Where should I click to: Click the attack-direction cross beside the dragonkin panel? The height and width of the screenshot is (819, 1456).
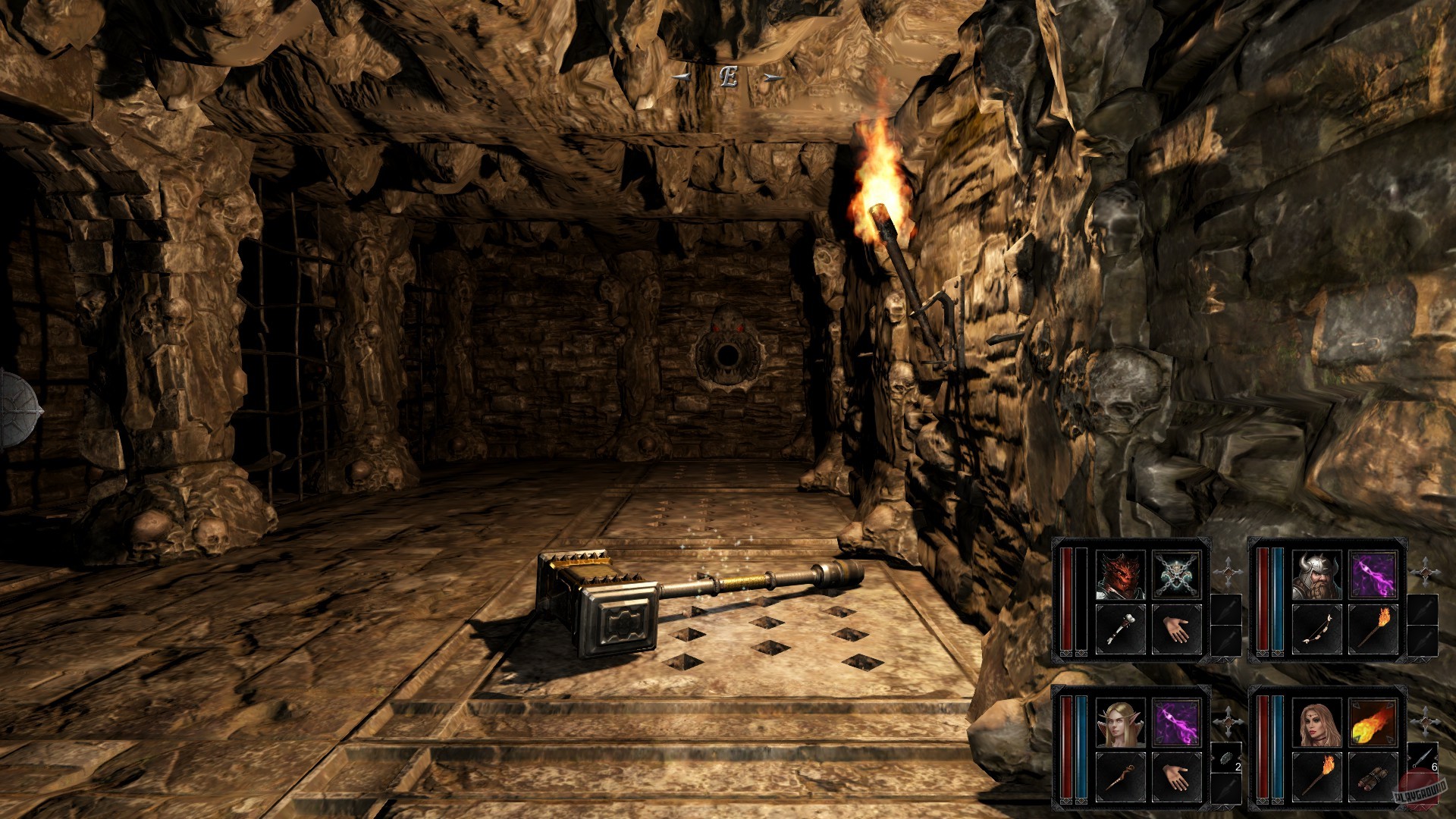1228,571
